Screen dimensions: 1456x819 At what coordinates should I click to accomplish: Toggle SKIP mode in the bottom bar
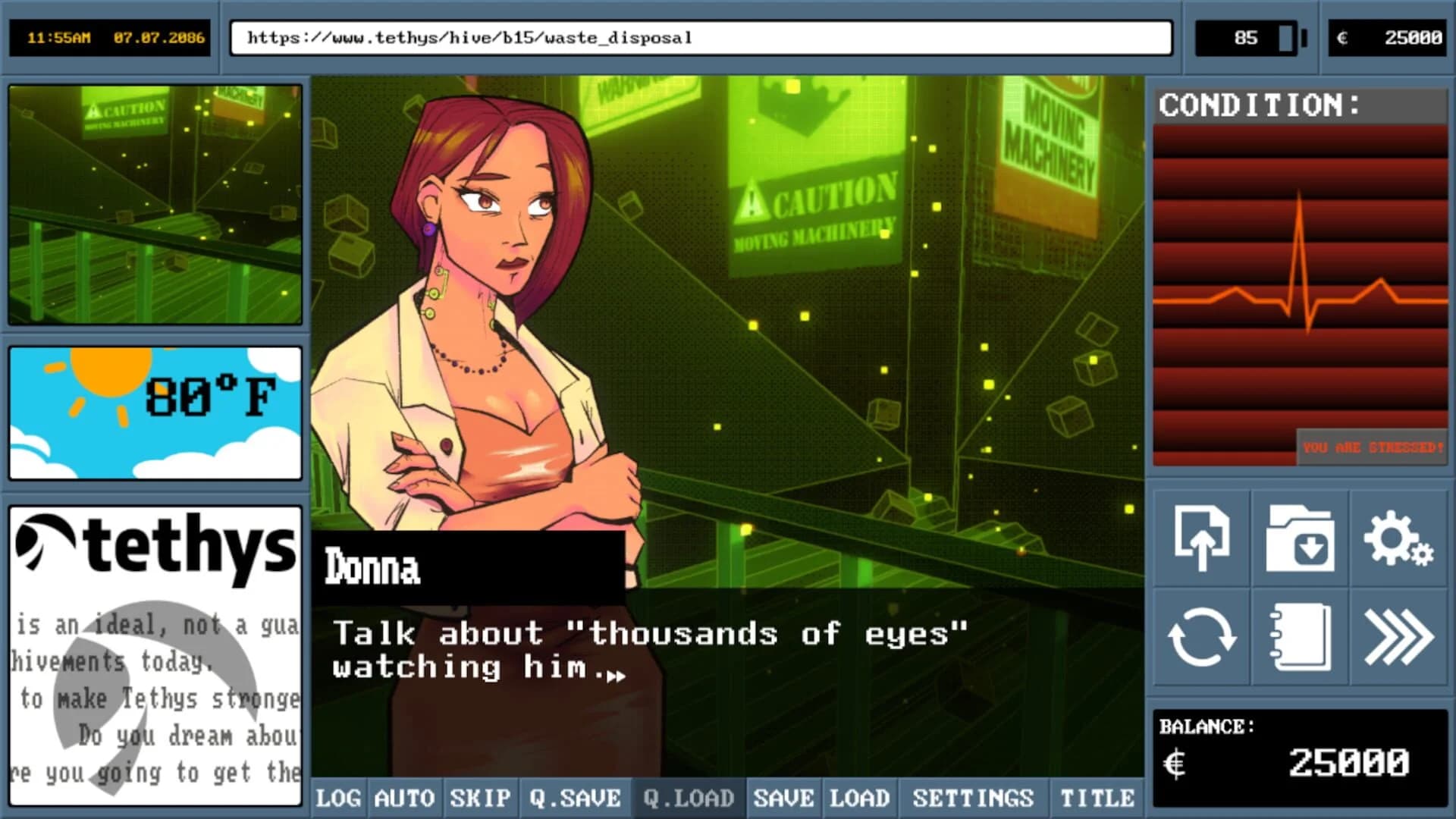coord(480,798)
